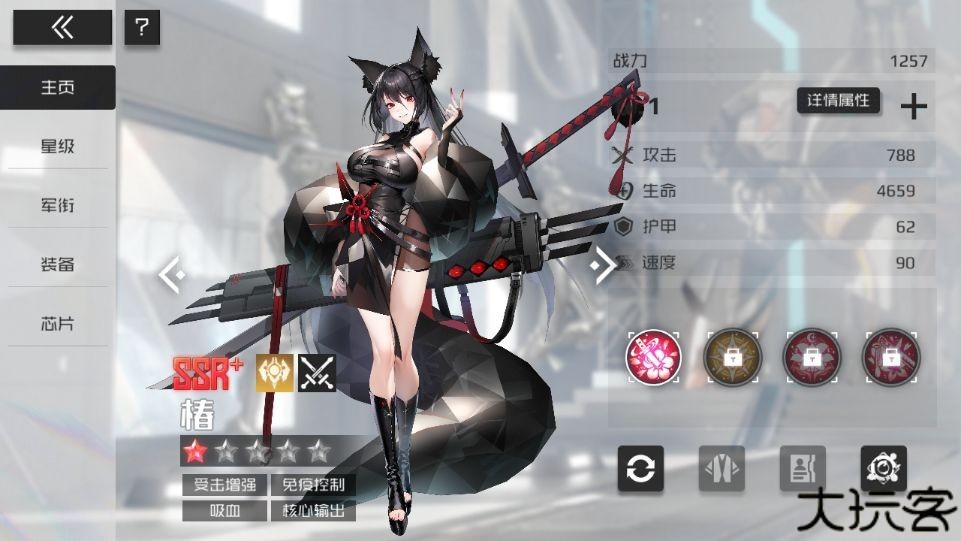Inspect the locked gold star skill

coord(732,357)
